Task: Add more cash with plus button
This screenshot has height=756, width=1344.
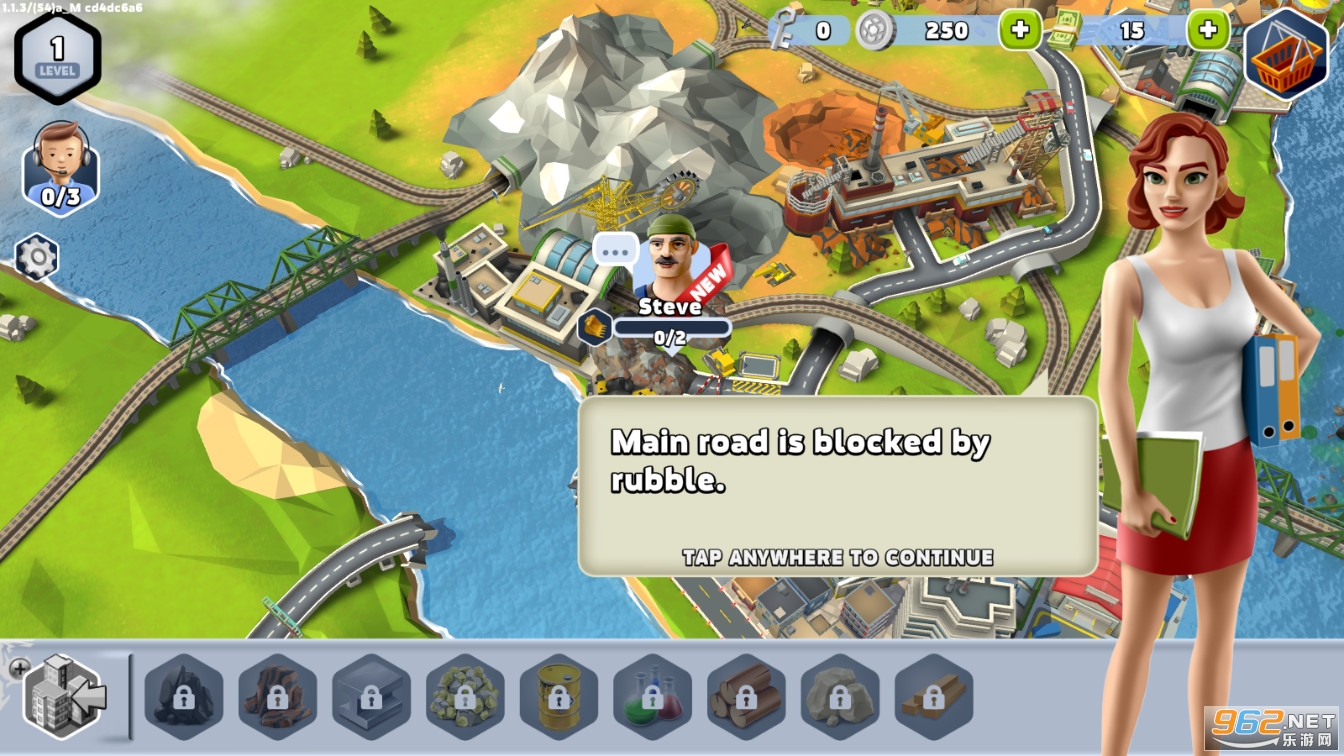Action: coord(1207,30)
